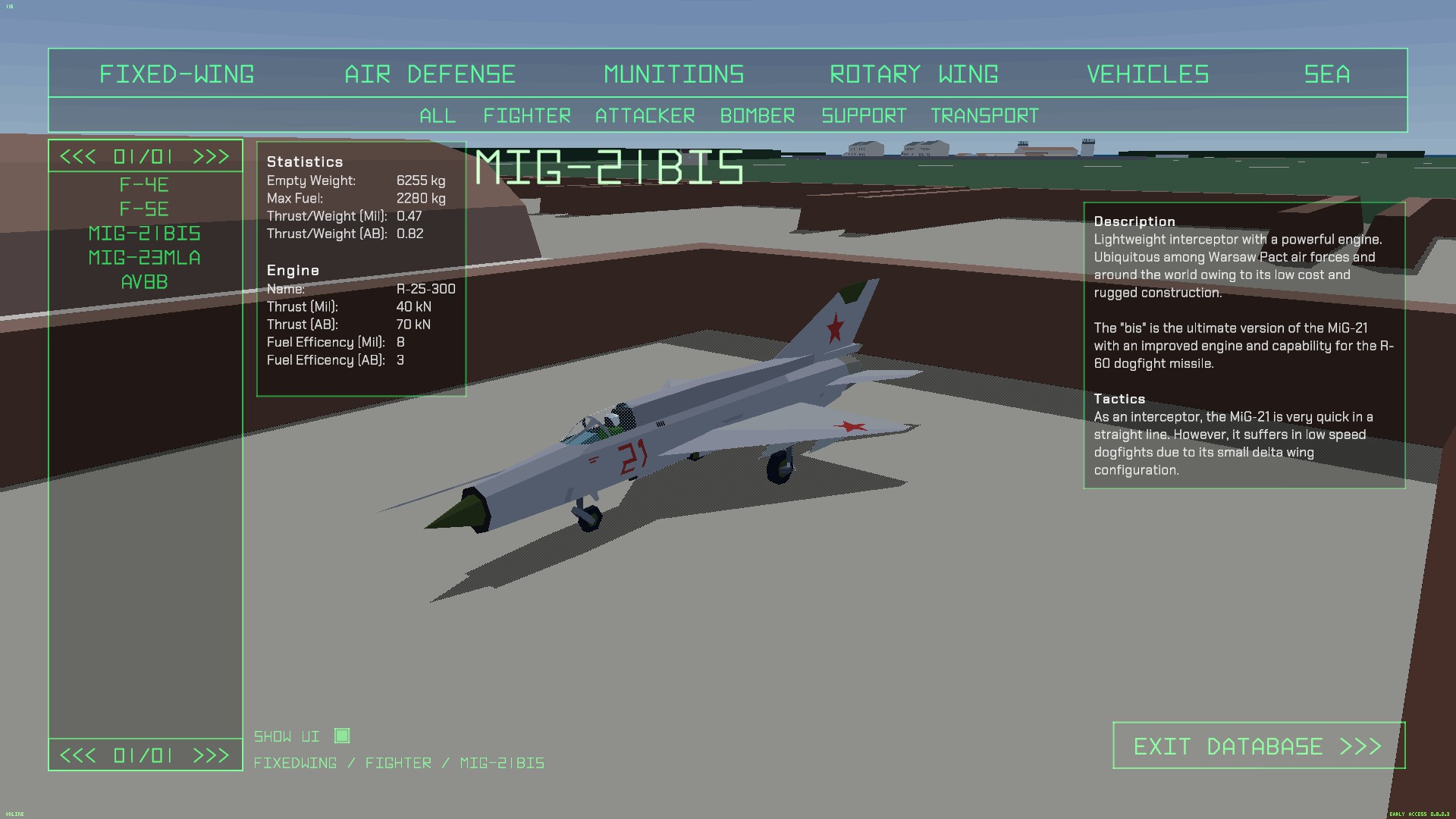Choose the Fighter subcategory

pos(527,116)
